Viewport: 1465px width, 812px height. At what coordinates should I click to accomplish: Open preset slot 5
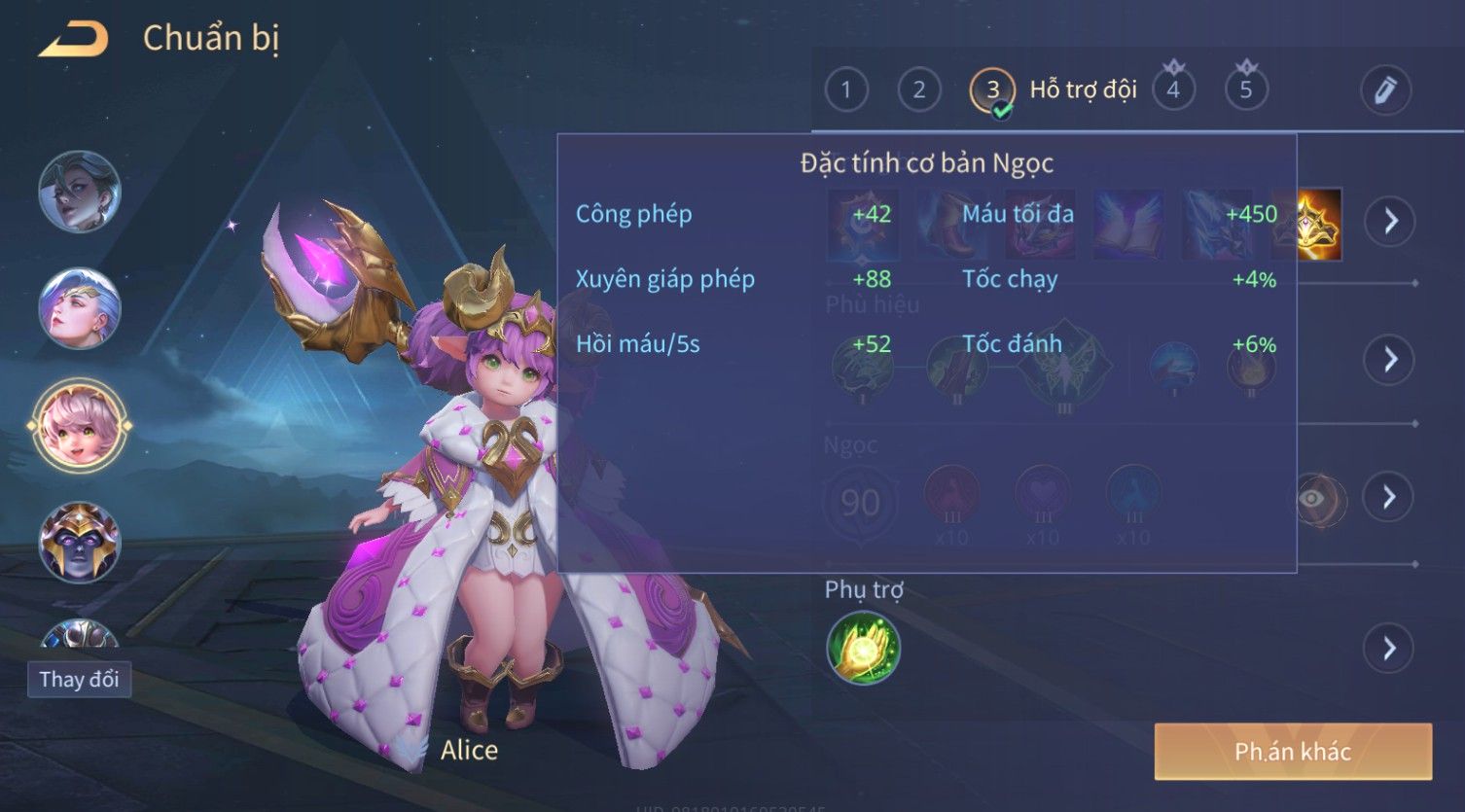[x=1246, y=90]
